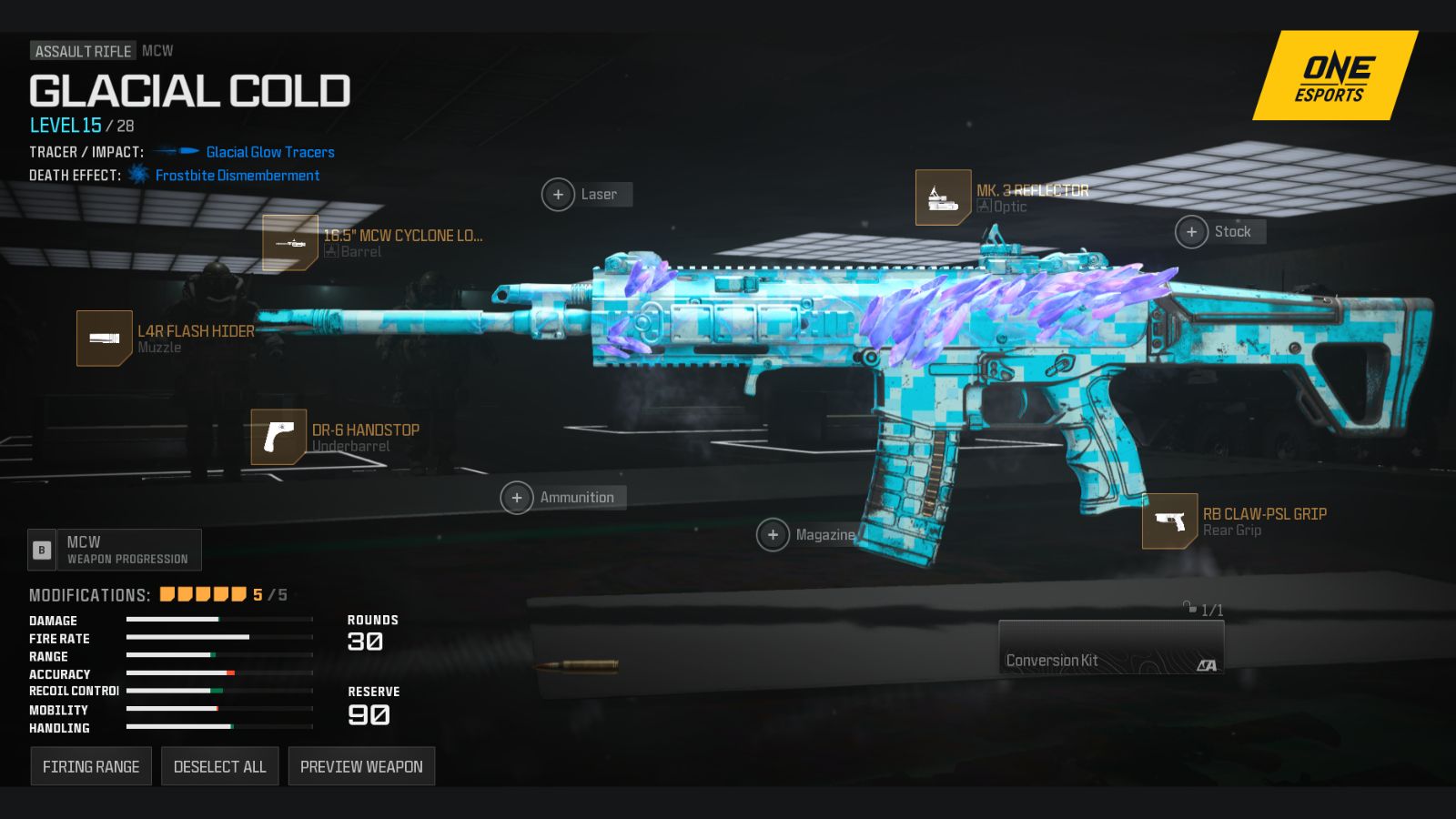Click the Assault Rifle category tag

[81, 51]
